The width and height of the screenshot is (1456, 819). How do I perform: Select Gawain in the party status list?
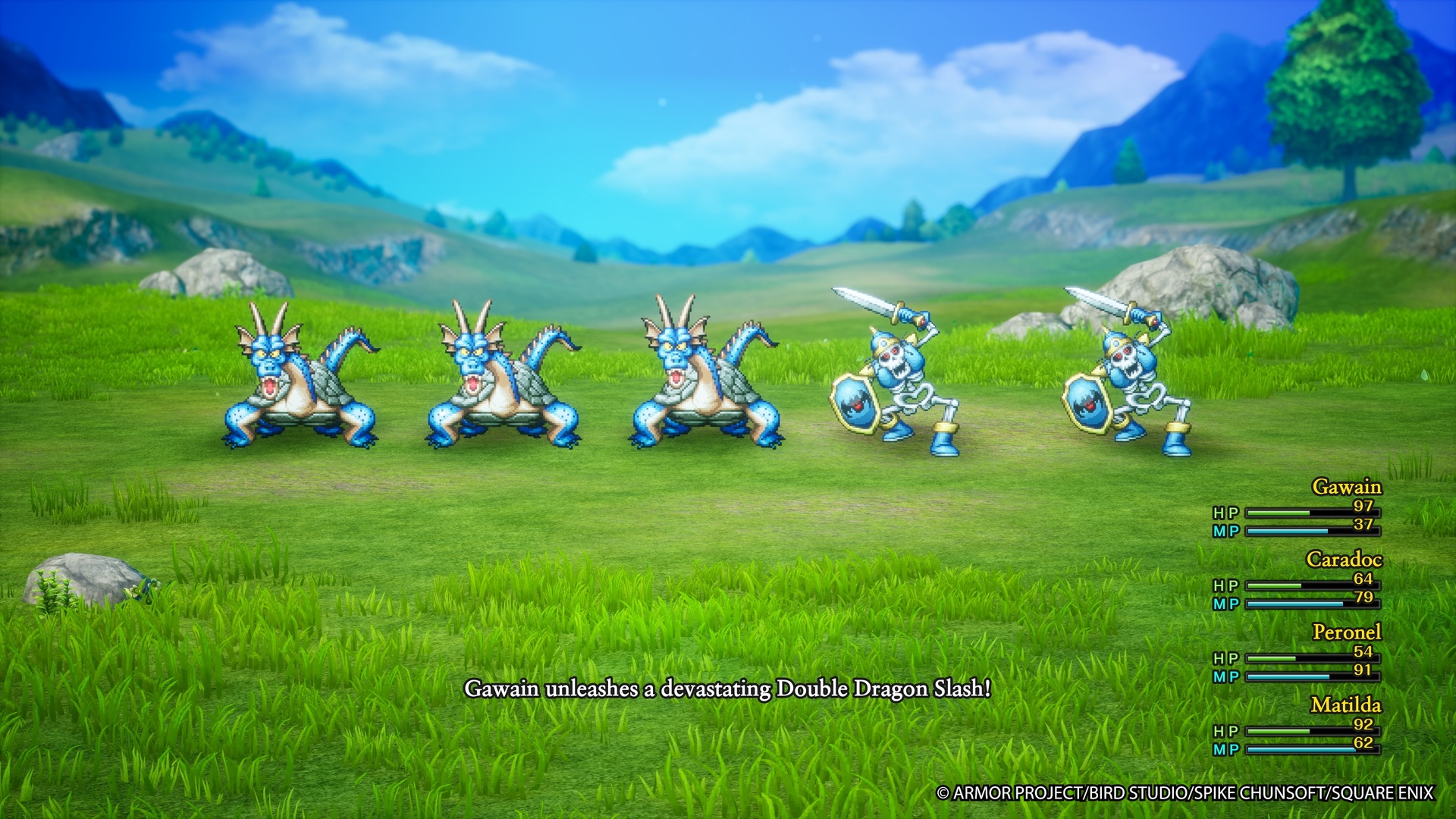pos(1346,487)
